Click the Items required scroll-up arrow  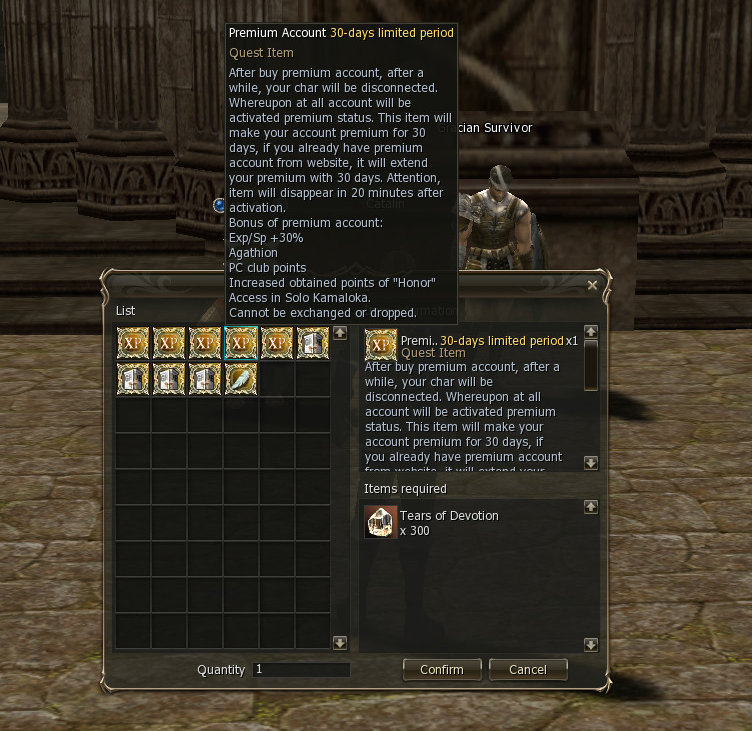[x=591, y=507]
